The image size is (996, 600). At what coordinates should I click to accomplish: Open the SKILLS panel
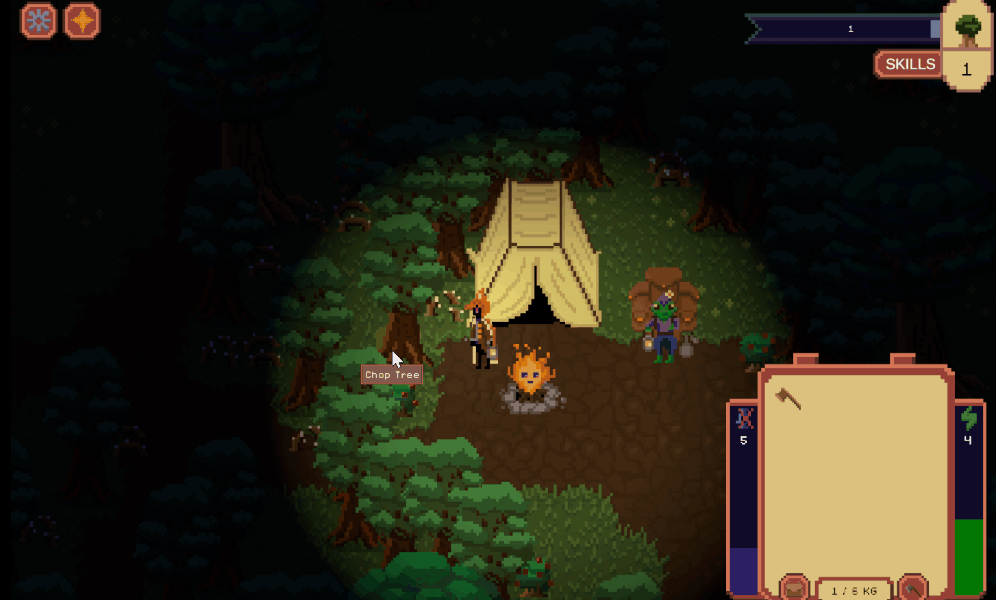pos(909,65)
